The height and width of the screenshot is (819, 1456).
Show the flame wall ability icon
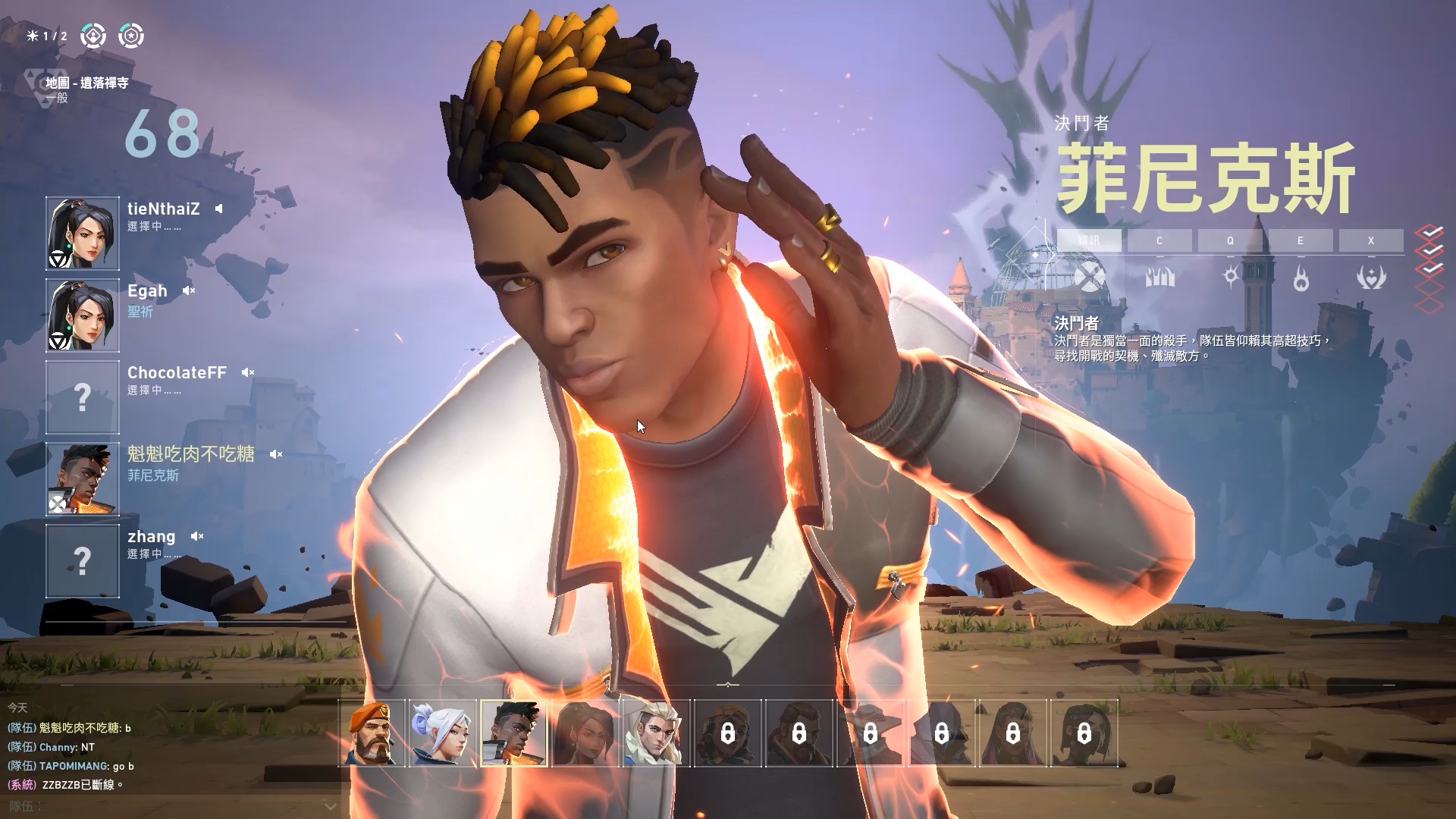click(x=1159, y=278)
